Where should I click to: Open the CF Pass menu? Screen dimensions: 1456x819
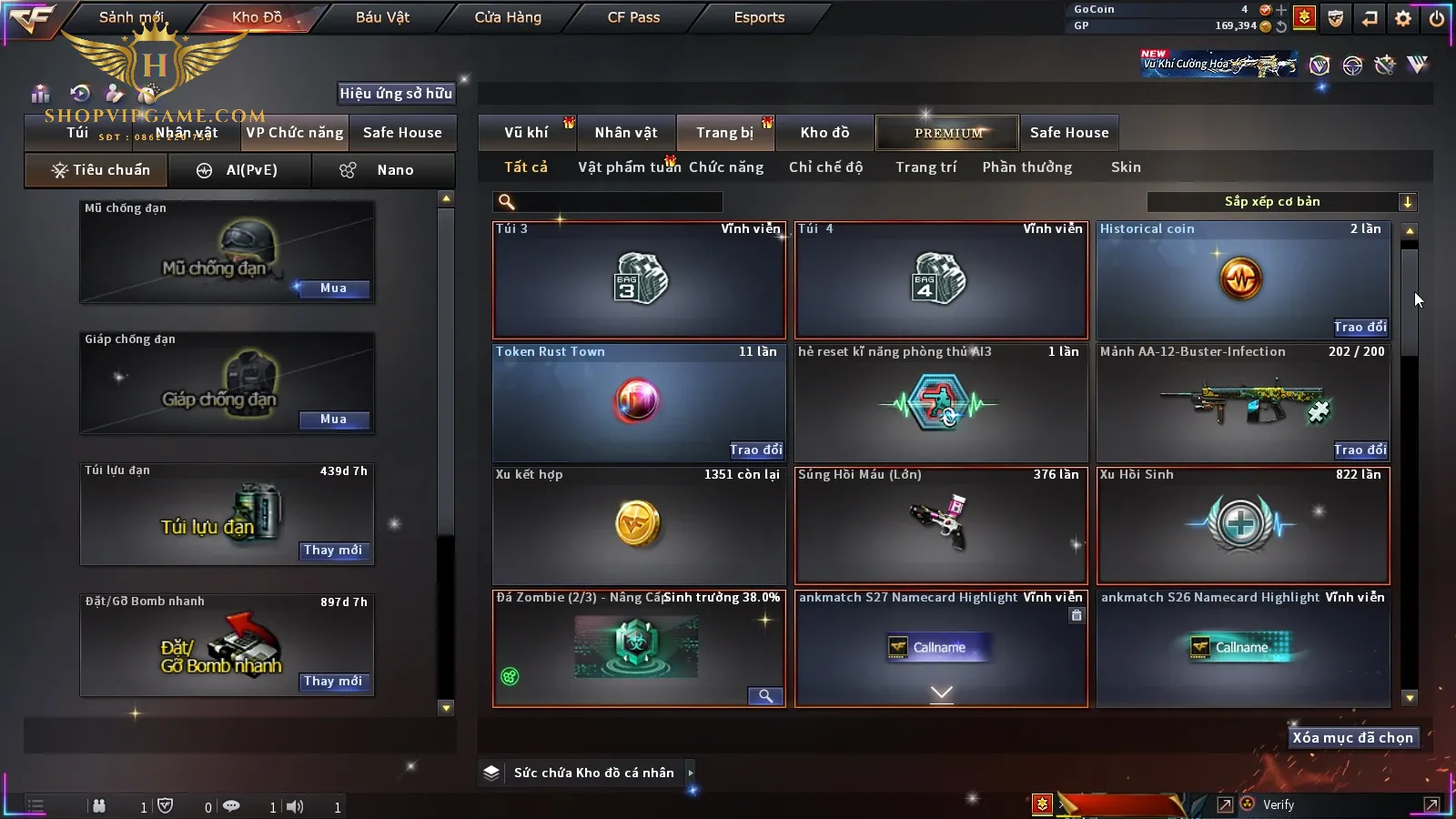tap(633, 17)
